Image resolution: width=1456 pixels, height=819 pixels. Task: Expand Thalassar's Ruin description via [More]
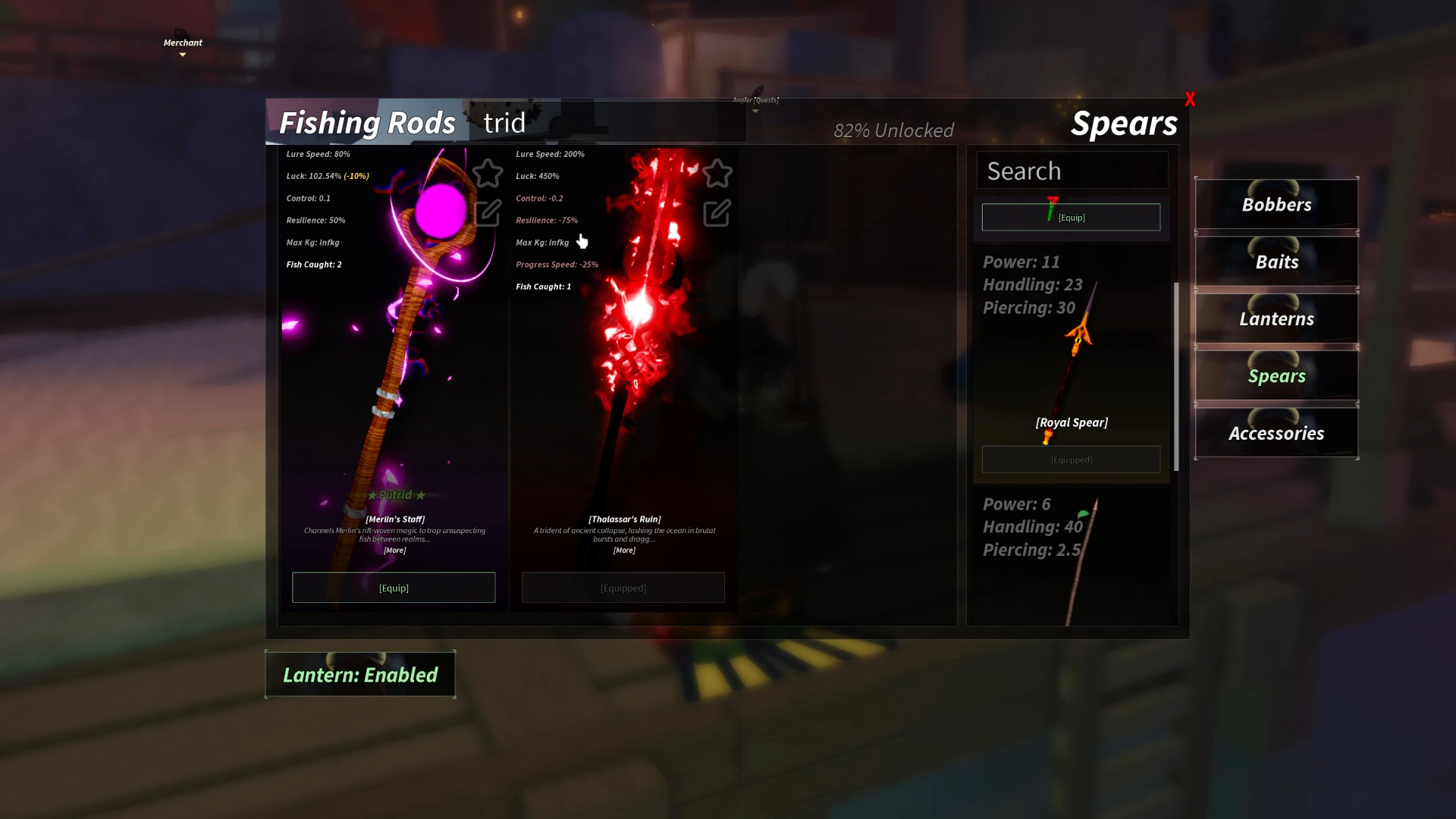tap(623, 550)
